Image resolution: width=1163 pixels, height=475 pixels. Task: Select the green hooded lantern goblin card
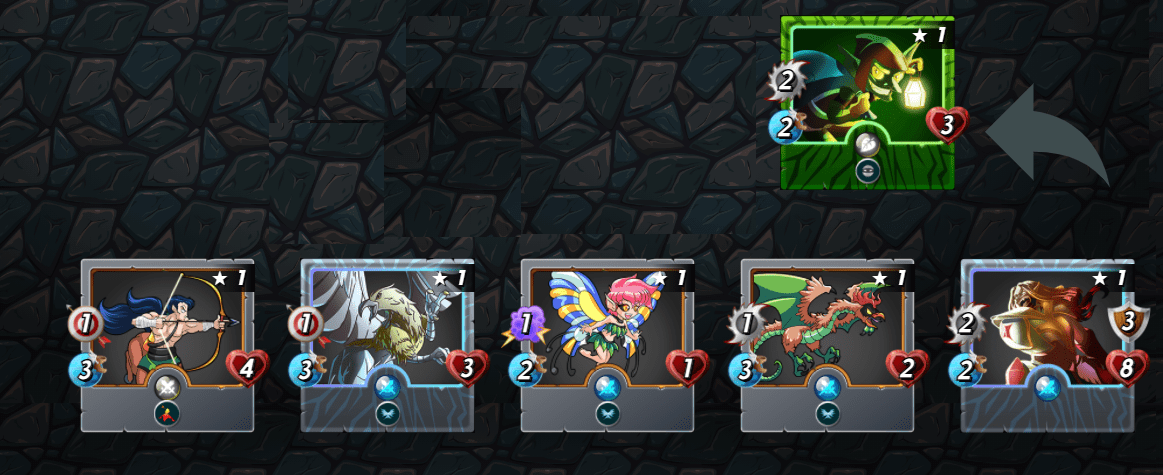(867, 100)
